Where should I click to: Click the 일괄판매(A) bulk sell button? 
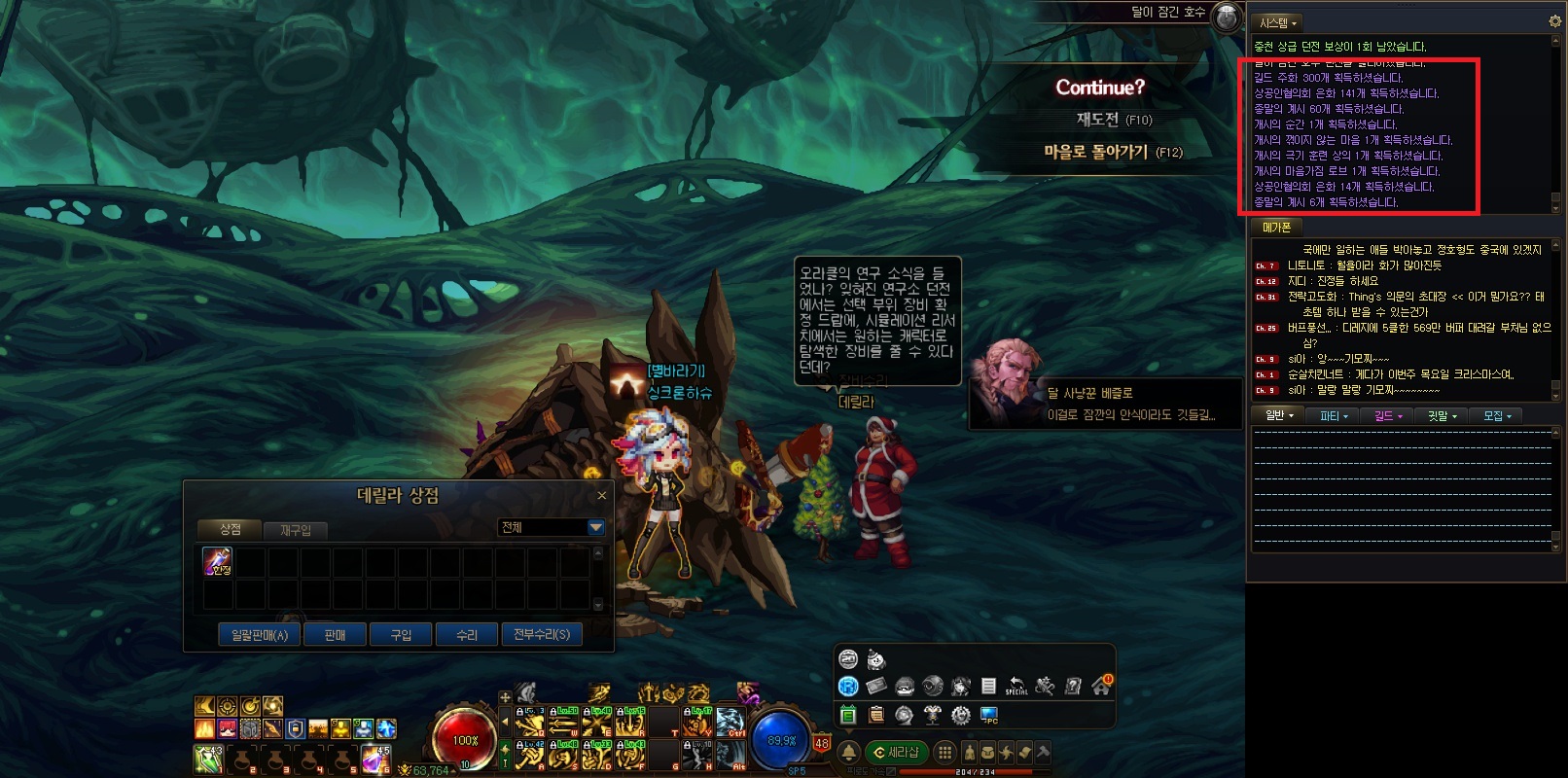coord(259,635)
